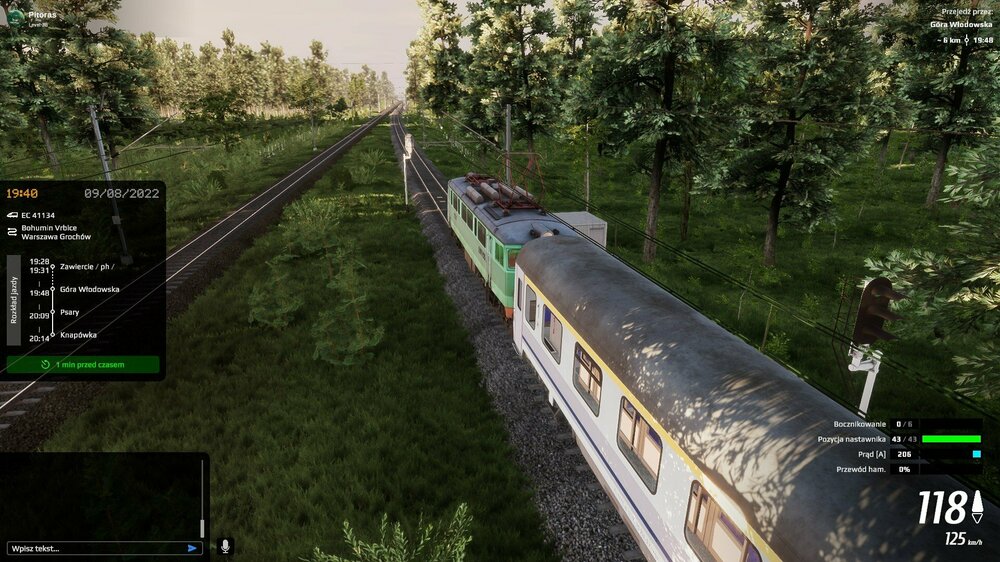The image size is (1000, 562).
Task: Choose the Knapówka timetable entry
Action: point(78,335)
